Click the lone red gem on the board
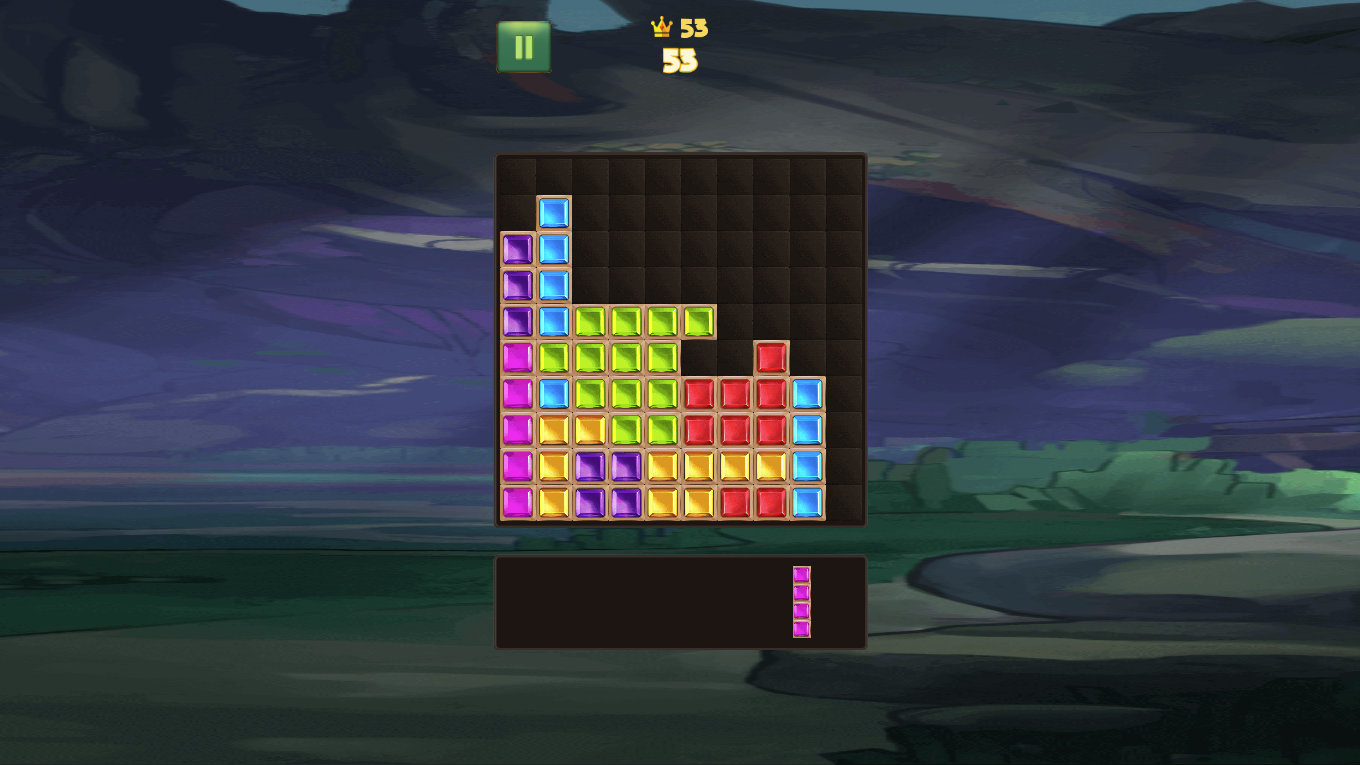Viewport: 1360px width, 765px height. tap(771, 356)
